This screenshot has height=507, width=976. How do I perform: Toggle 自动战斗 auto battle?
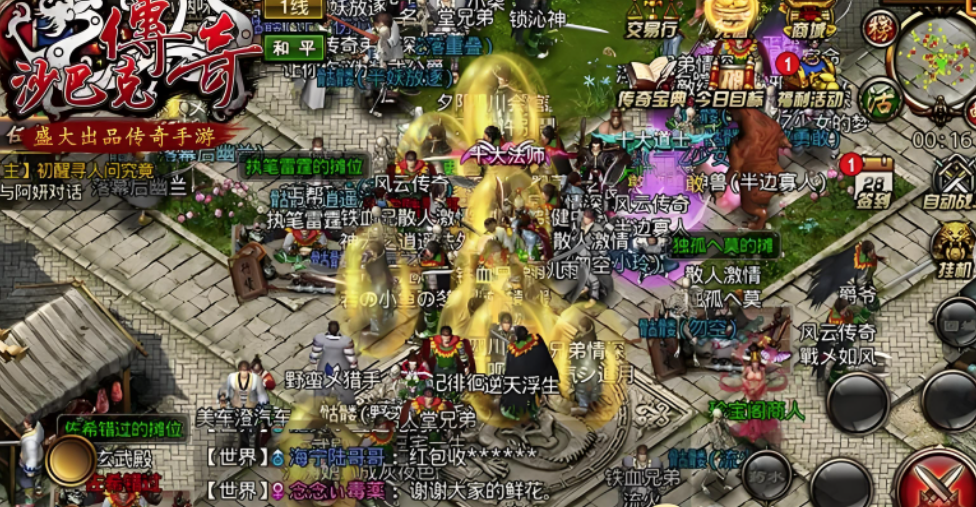click(x=951, y=181)
